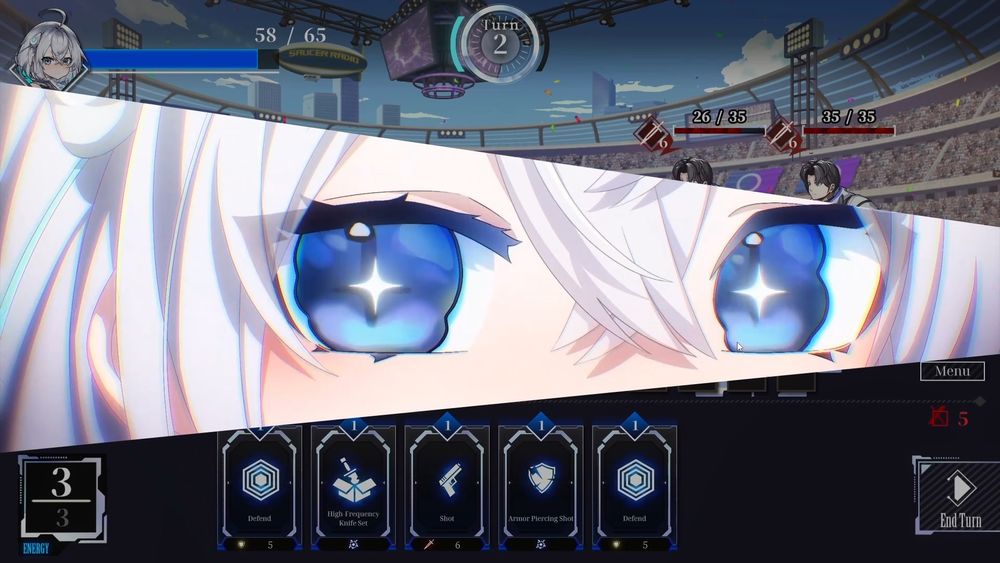The height and width of the screenshot is (563, 1000).
Task: Open the Menu button
Action: coord(951,372)
